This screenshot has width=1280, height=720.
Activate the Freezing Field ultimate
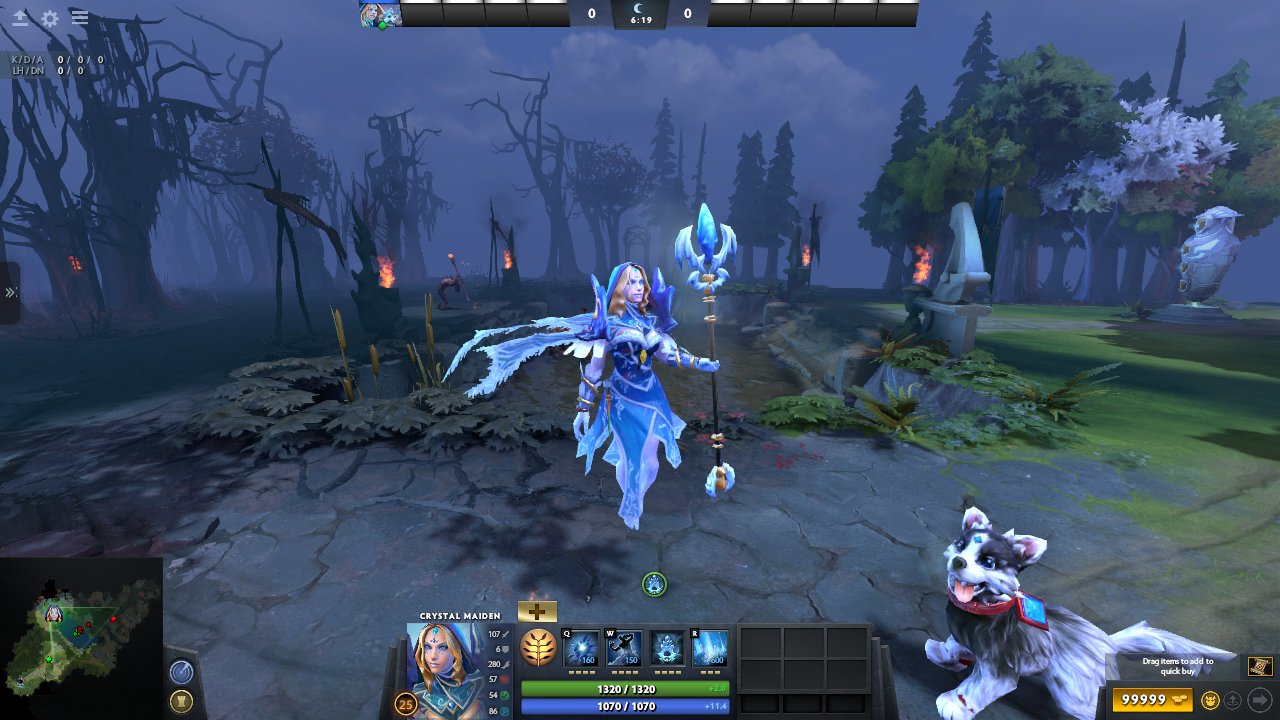click(x=710, y=649)
